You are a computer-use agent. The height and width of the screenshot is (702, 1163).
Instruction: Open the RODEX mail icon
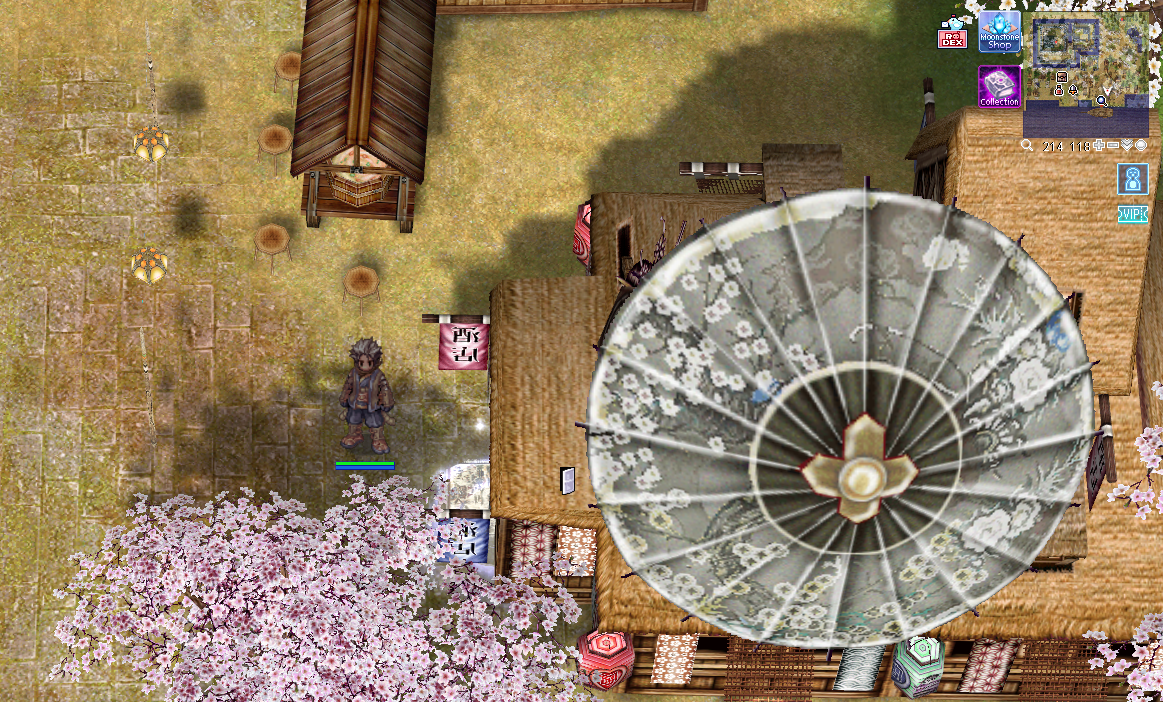click(952, 36)
